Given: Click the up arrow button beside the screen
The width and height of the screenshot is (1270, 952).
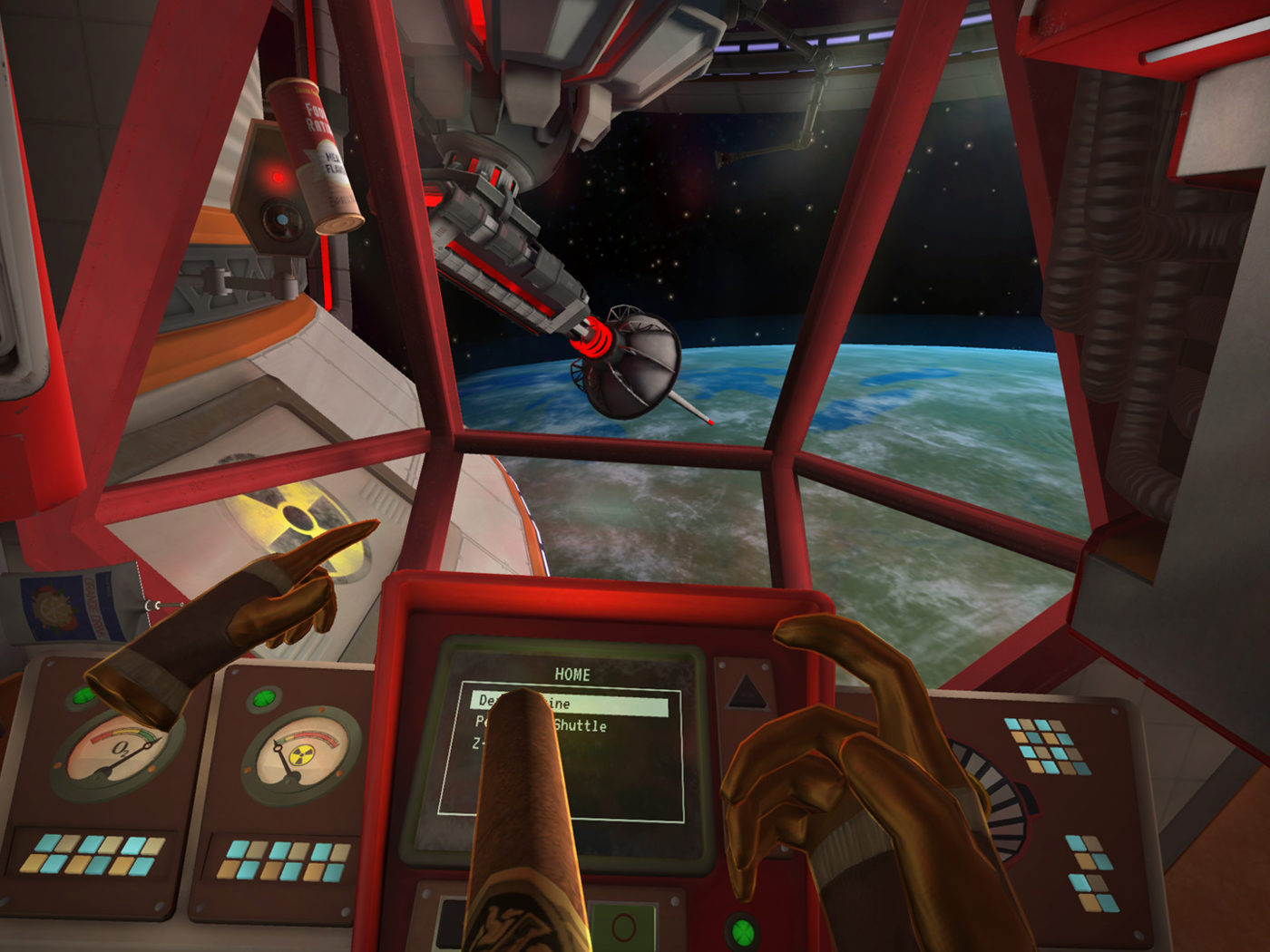Looking at the screenshot, I should 747,694.
